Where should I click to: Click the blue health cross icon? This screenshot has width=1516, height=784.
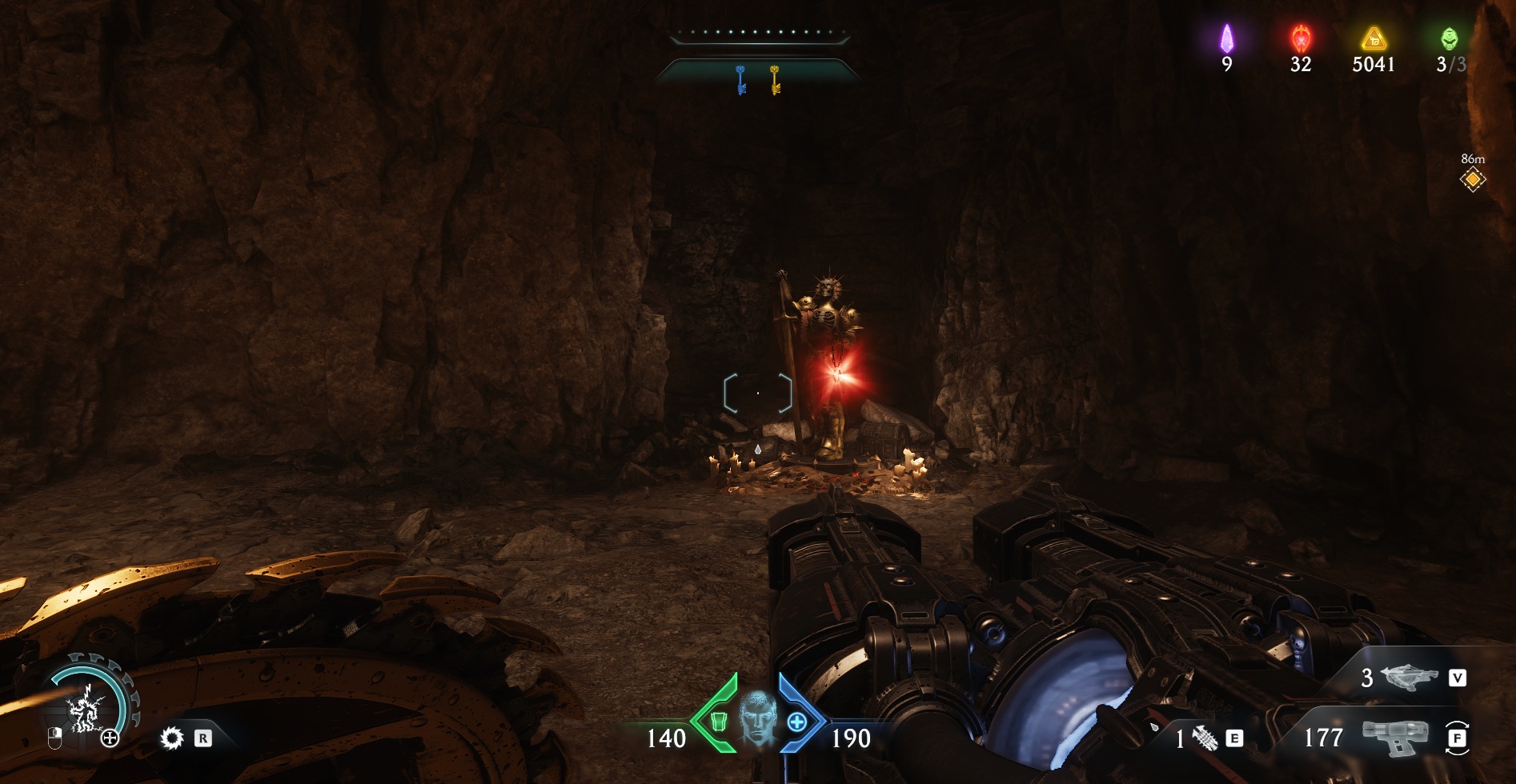click(x=796, y=722)
